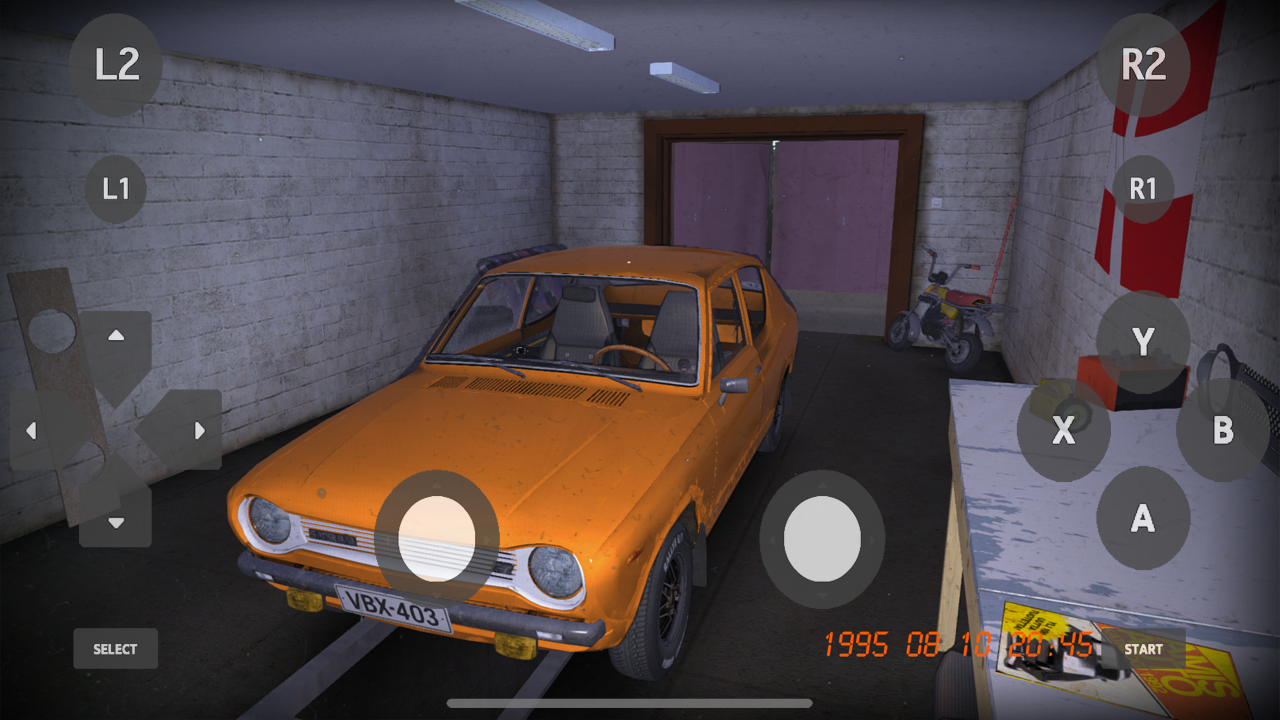This screenshot has width=1280, height=720.
Task: Tap the up arrow on the D-pad
Action: coord(114,336)
